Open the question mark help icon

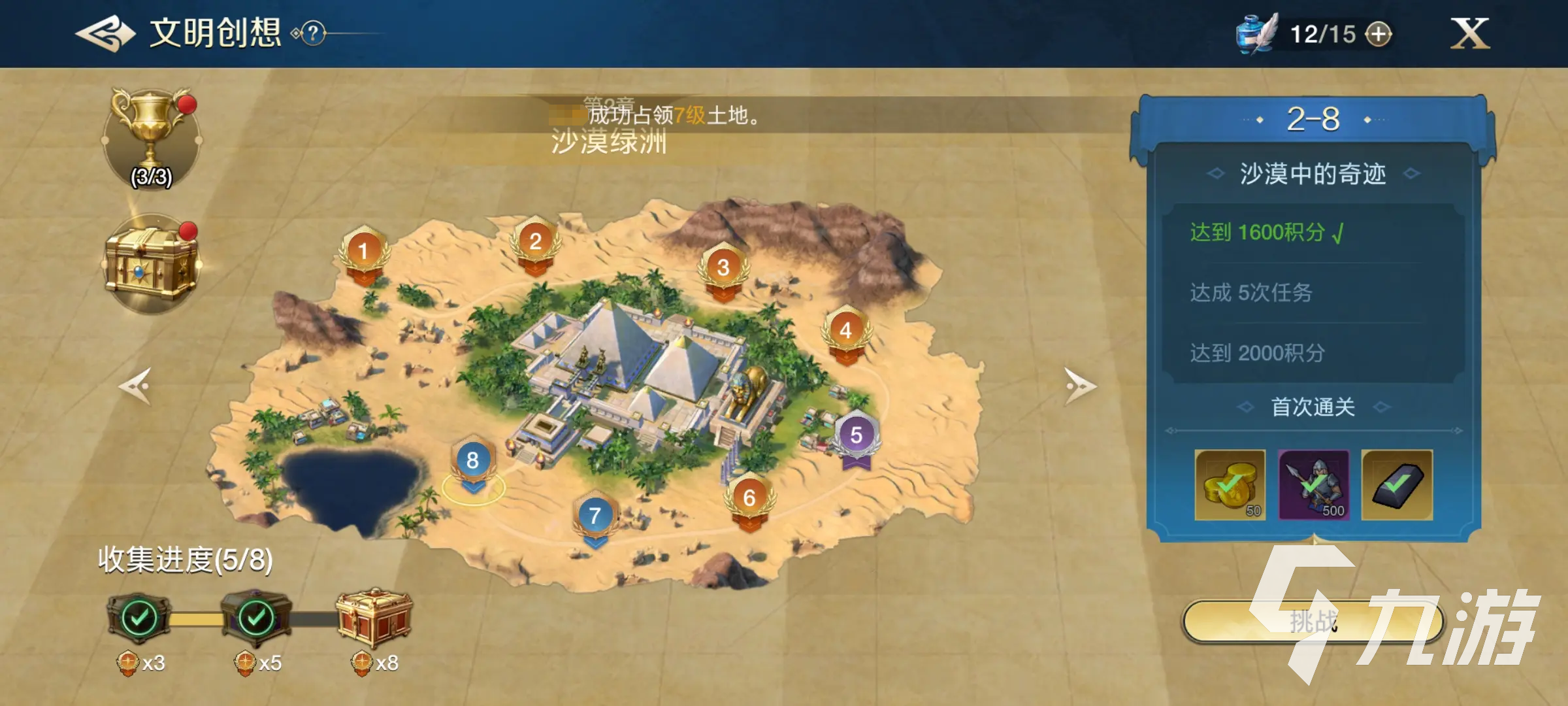314,33
